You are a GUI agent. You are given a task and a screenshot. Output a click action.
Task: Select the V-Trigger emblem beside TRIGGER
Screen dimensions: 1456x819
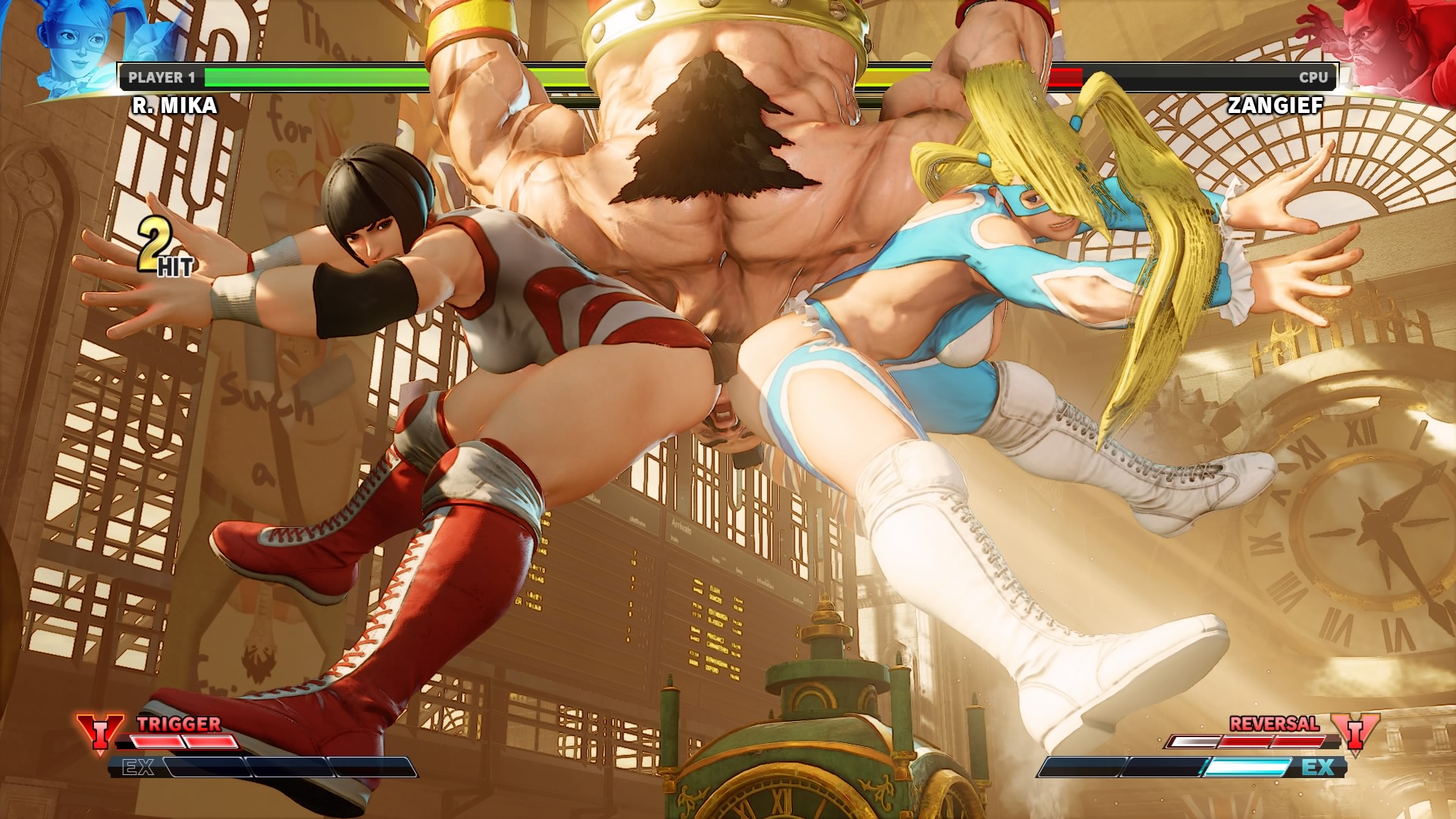(x=99, y=733)
